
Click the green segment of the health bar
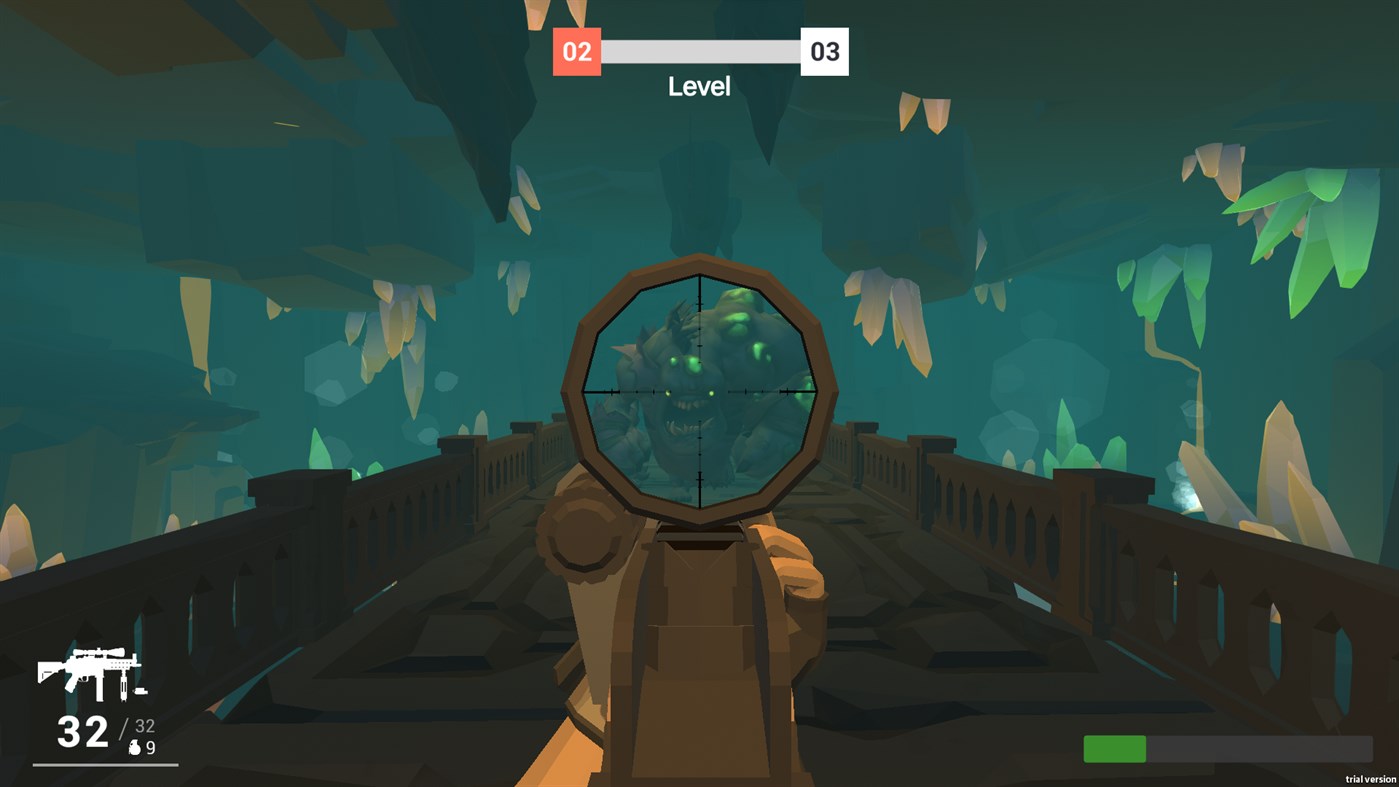click(1116, 748)
